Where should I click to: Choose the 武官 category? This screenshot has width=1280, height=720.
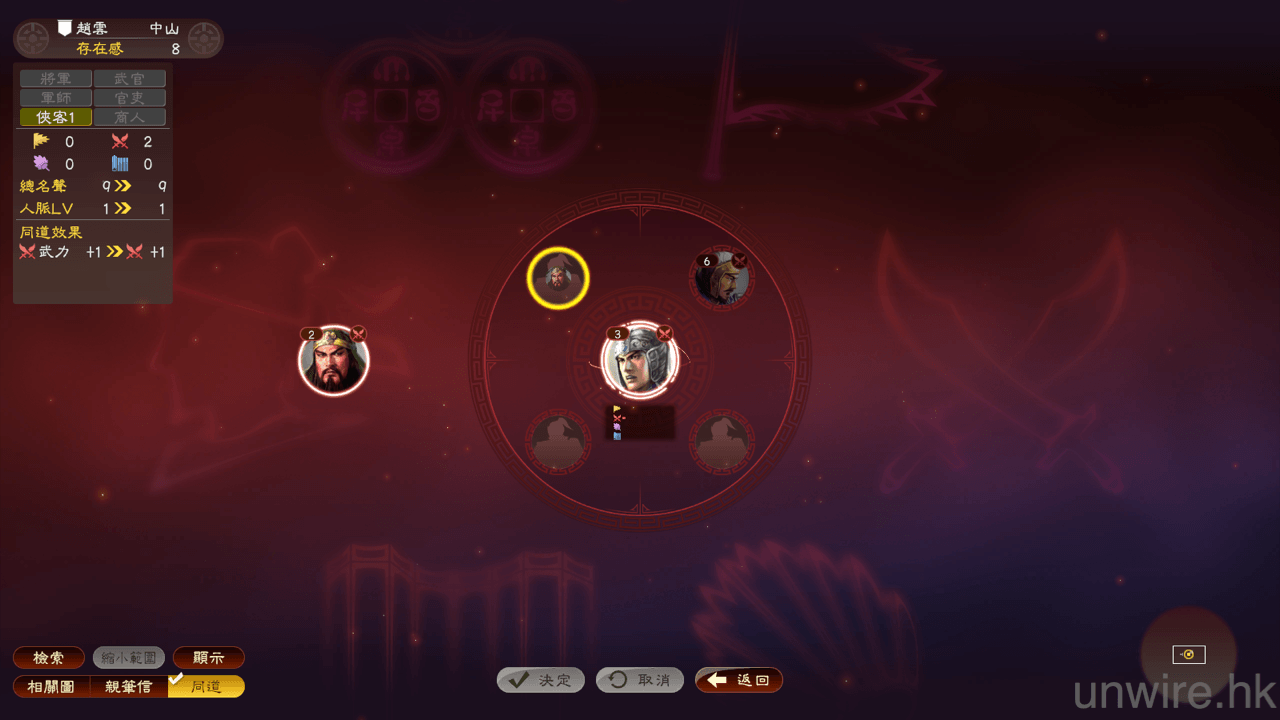(130, 78)
